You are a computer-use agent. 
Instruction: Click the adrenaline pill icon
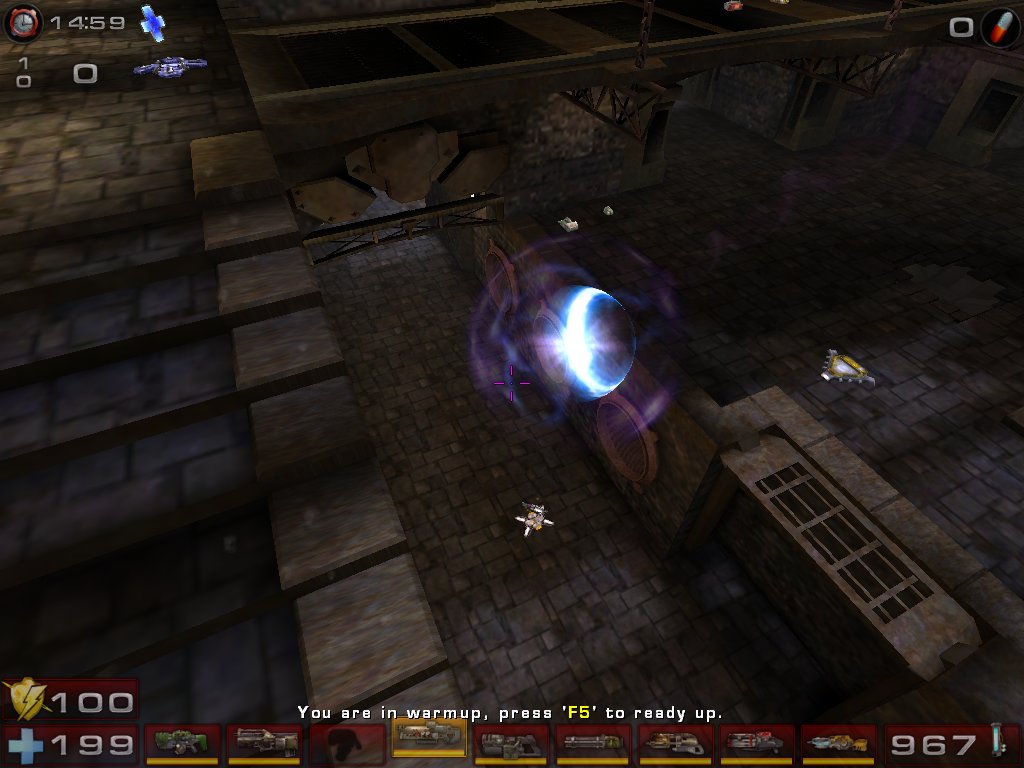[999, 26]
